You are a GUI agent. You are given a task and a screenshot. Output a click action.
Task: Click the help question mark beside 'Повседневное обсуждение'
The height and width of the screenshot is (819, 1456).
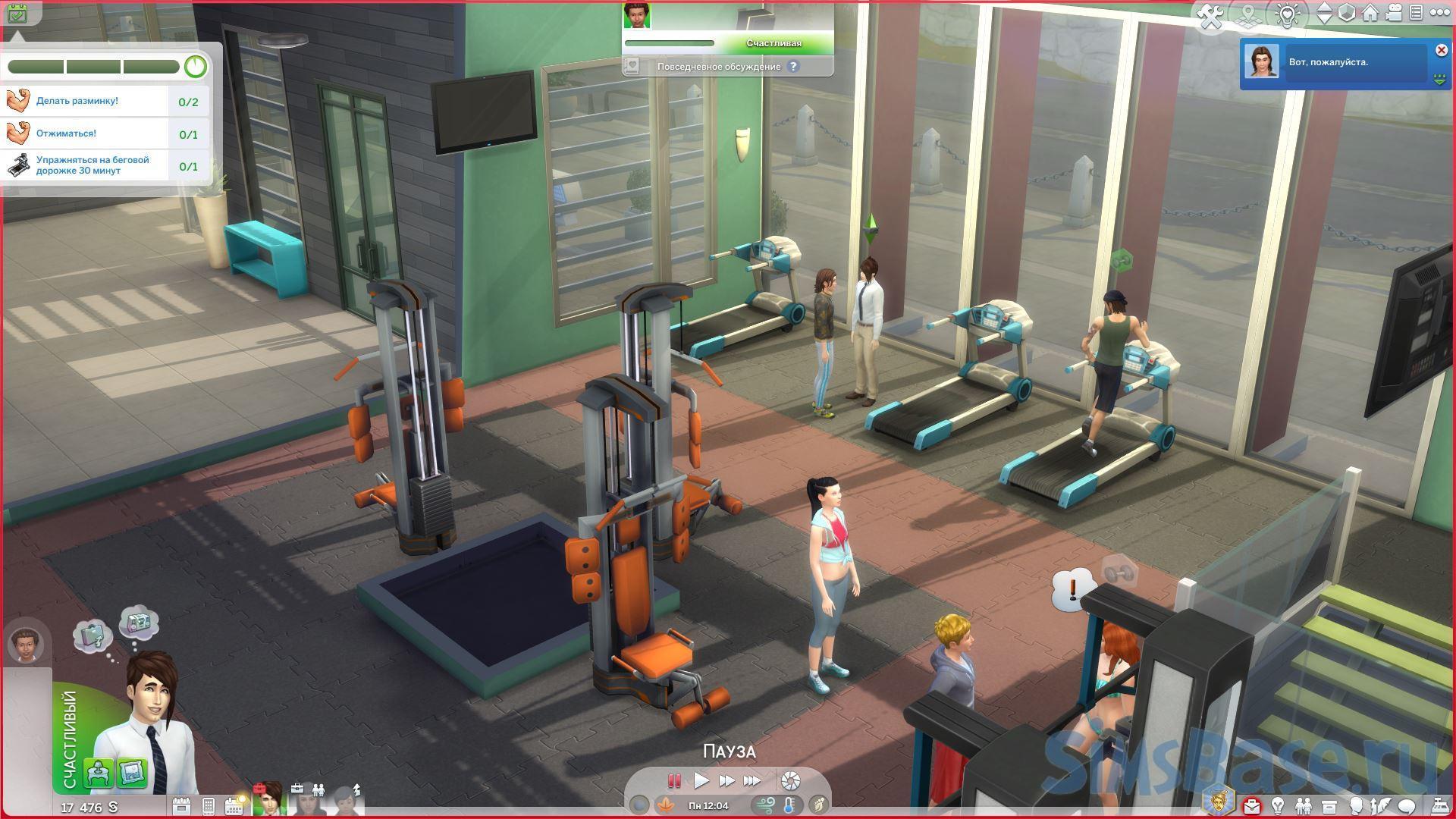[x=793, y=67]
